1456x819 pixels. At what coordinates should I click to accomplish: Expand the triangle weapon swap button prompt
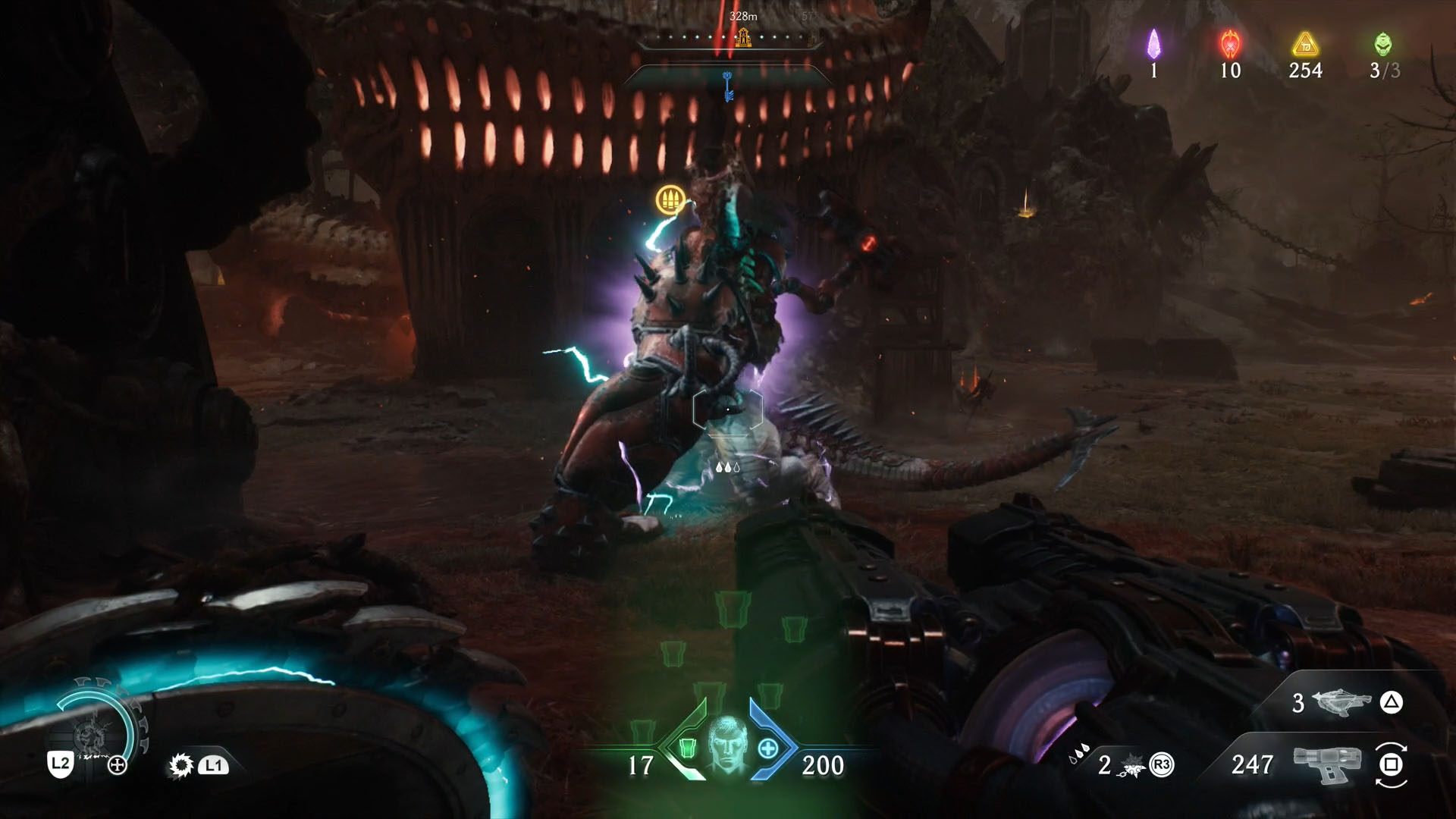1392,701
